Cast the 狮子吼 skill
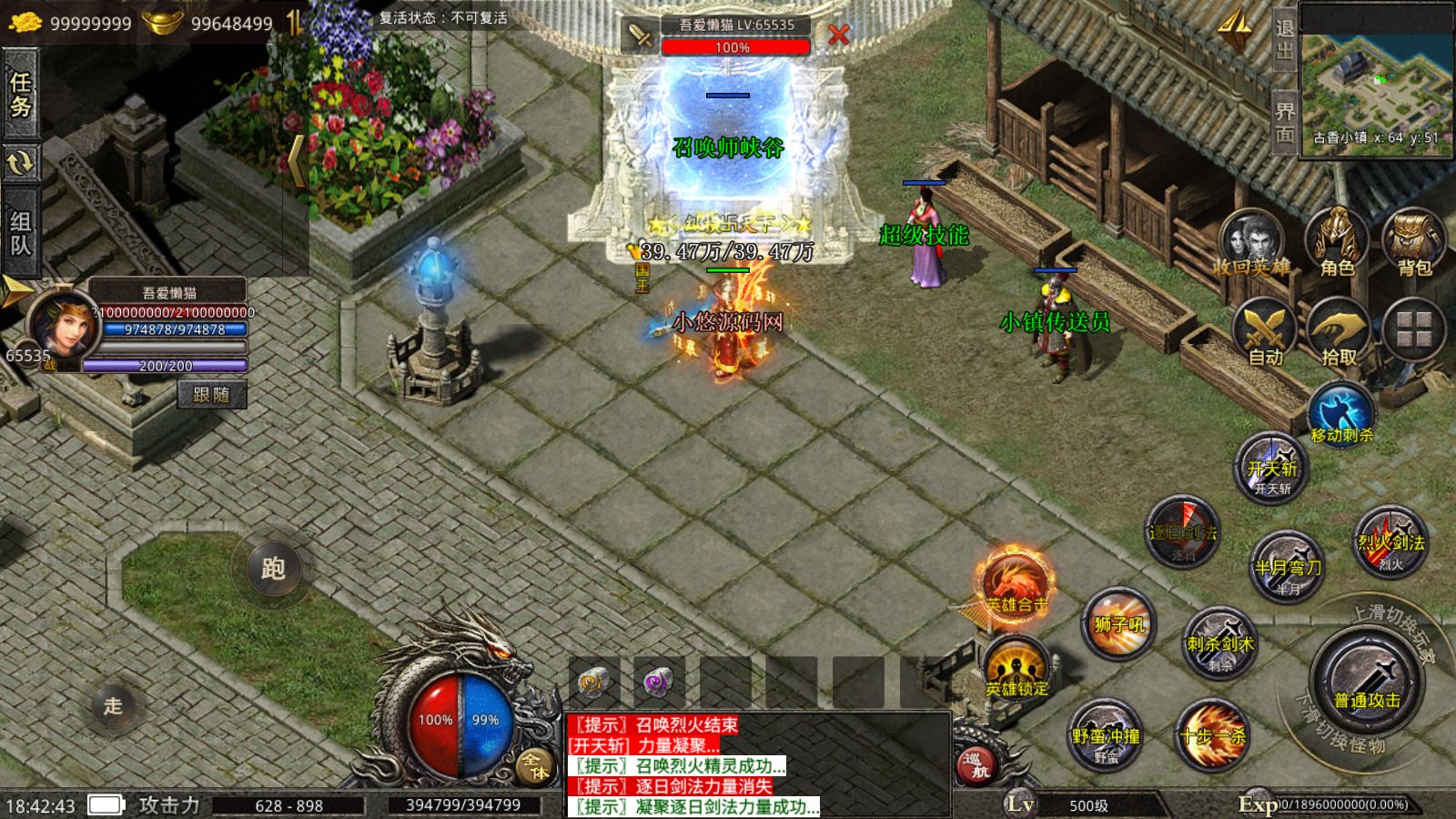The image size is (1456, 819). (1119, 624)
